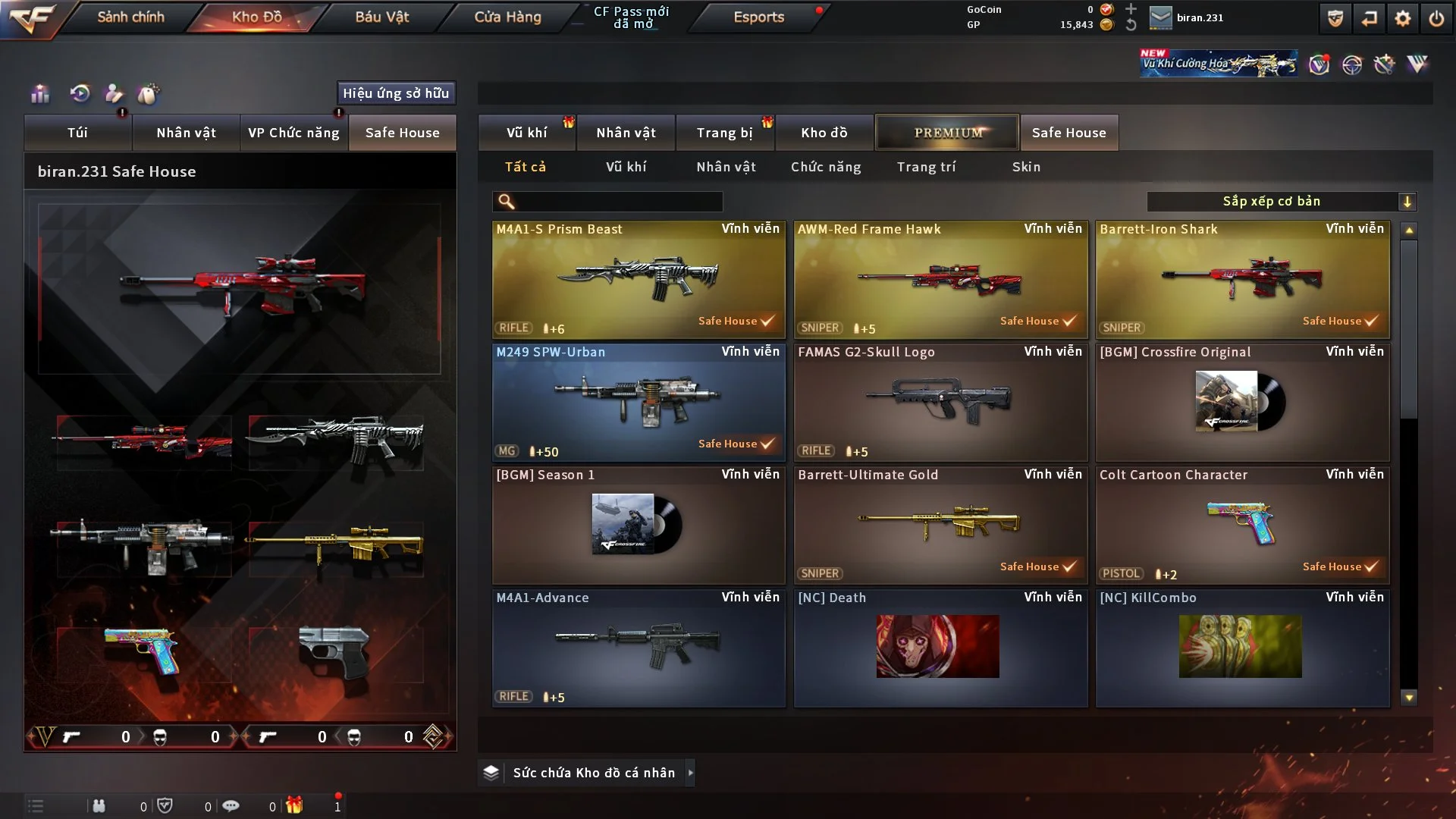Open the Sắp xếp cơ bản sort dropdown

1281,202
